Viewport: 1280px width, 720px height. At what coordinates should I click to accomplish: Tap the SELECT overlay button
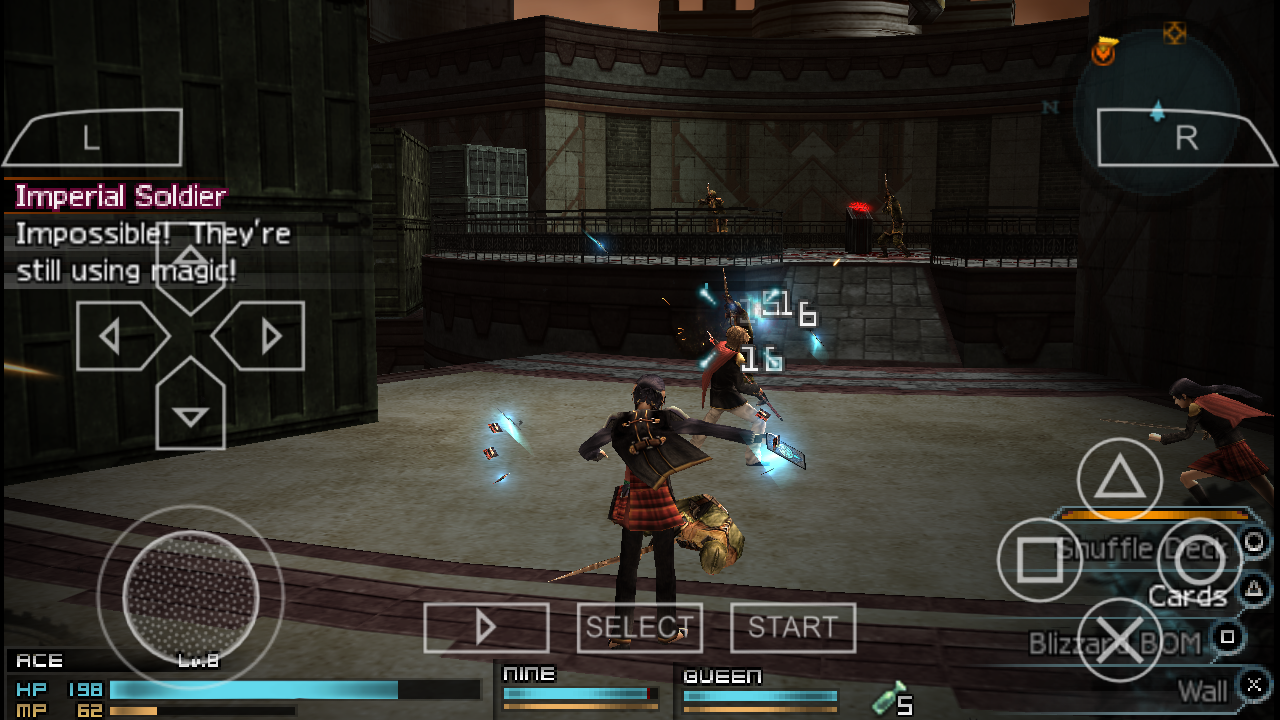(x=639, y=628)
